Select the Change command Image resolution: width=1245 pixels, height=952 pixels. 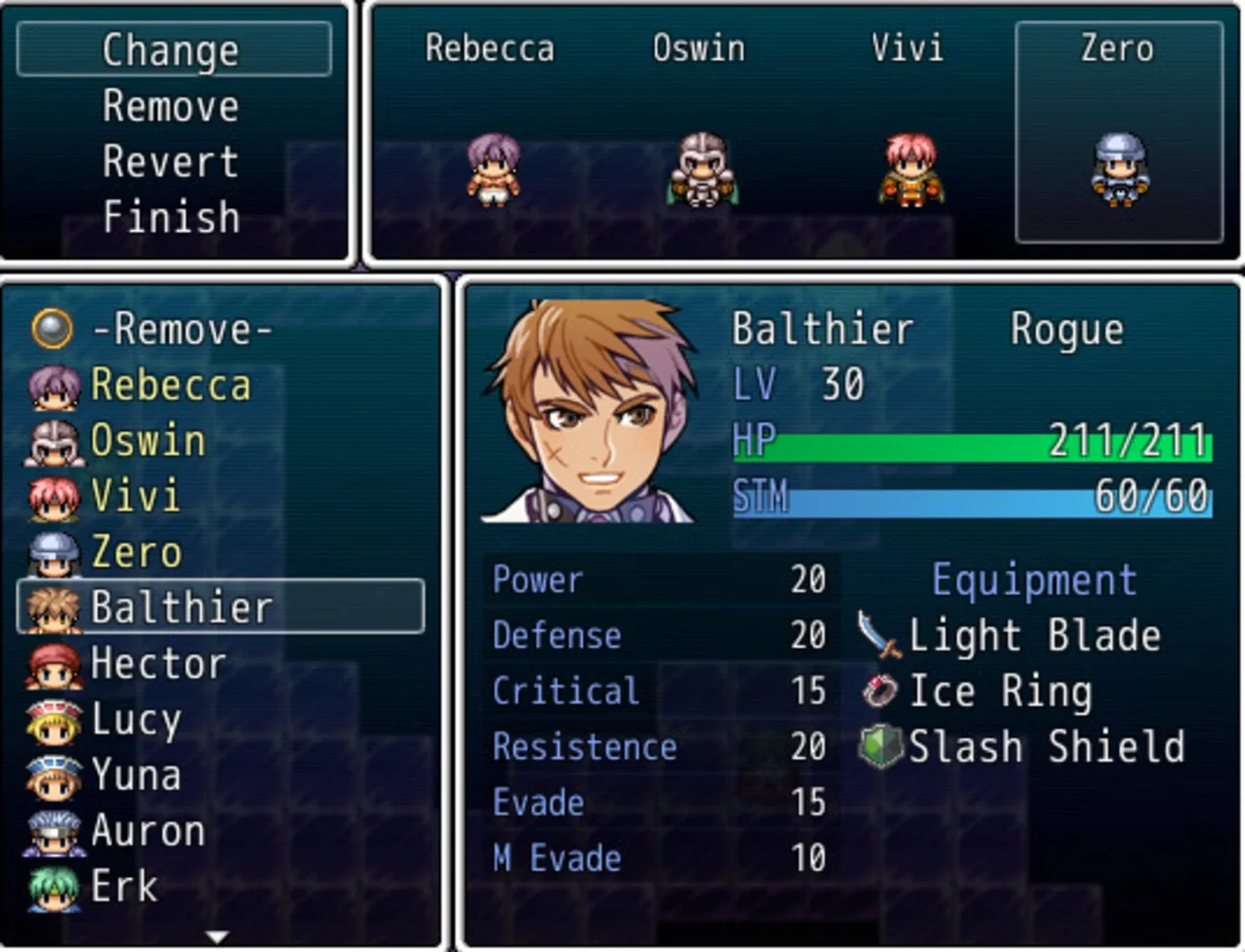tap(173, 50)
